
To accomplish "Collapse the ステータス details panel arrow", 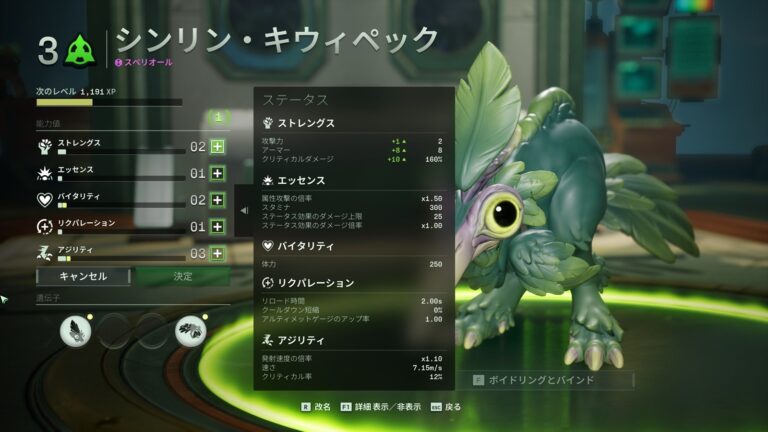I will pyautogui.click(x=244, y=210).
